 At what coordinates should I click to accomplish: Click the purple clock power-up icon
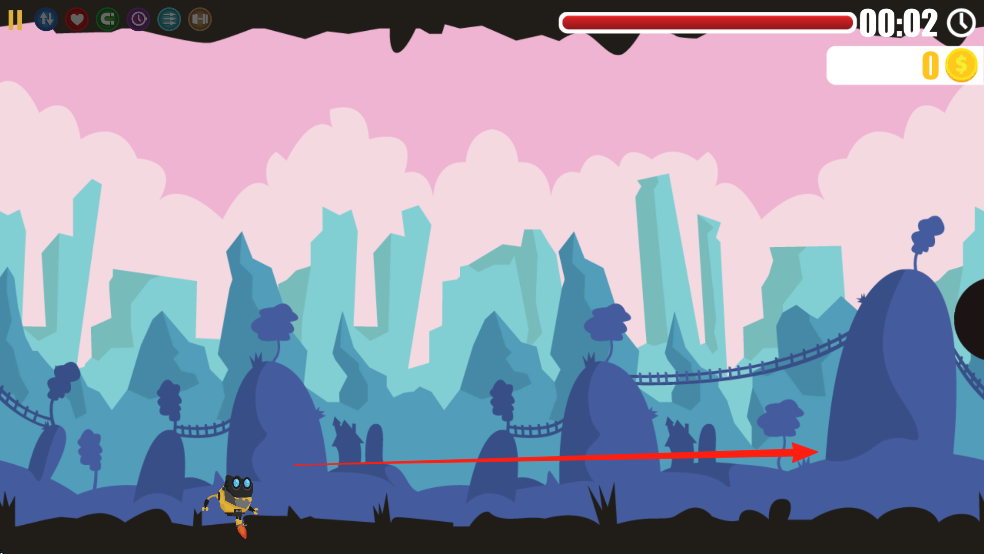click(138, 19)
